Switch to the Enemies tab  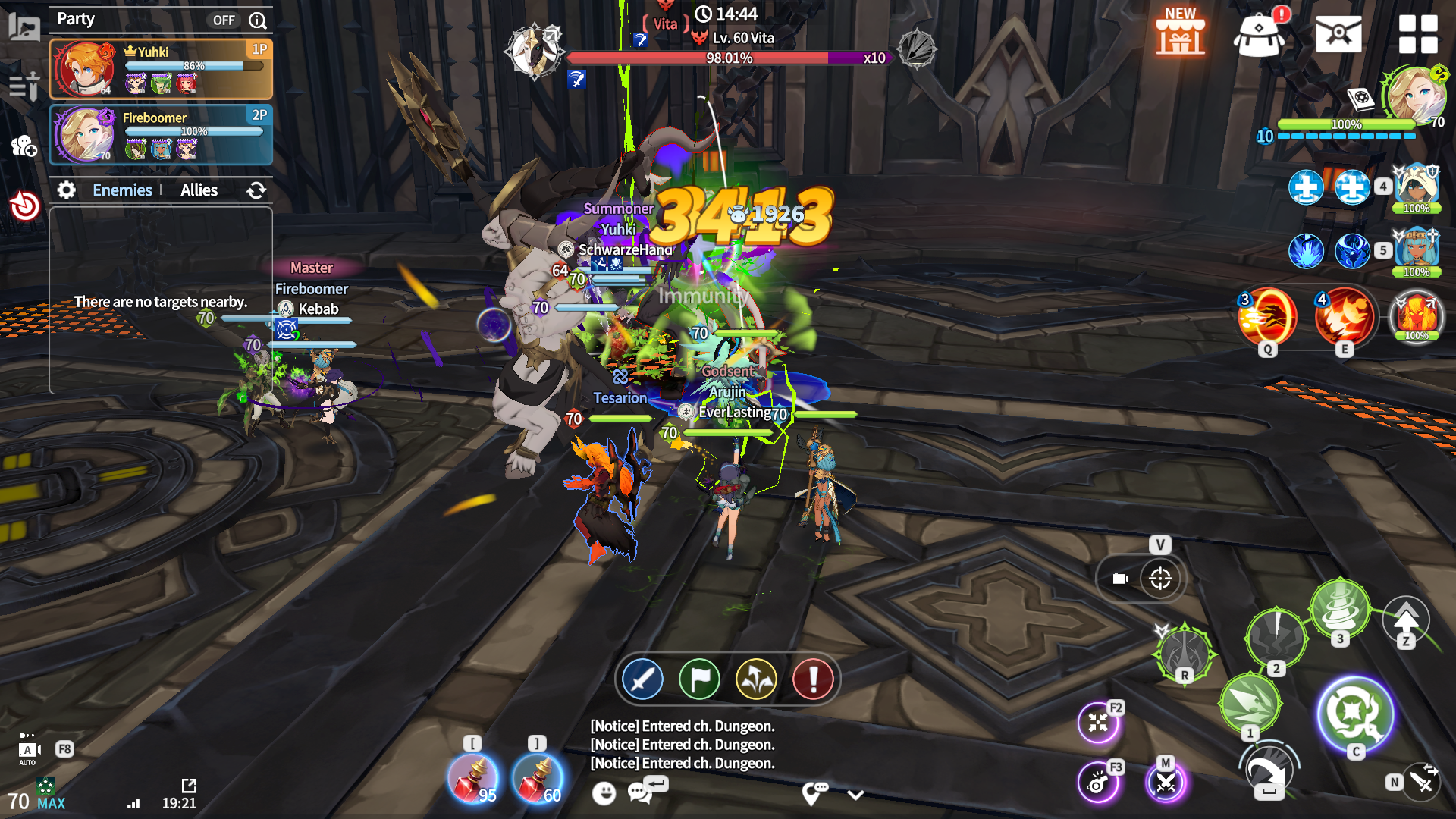coord(122,190)
